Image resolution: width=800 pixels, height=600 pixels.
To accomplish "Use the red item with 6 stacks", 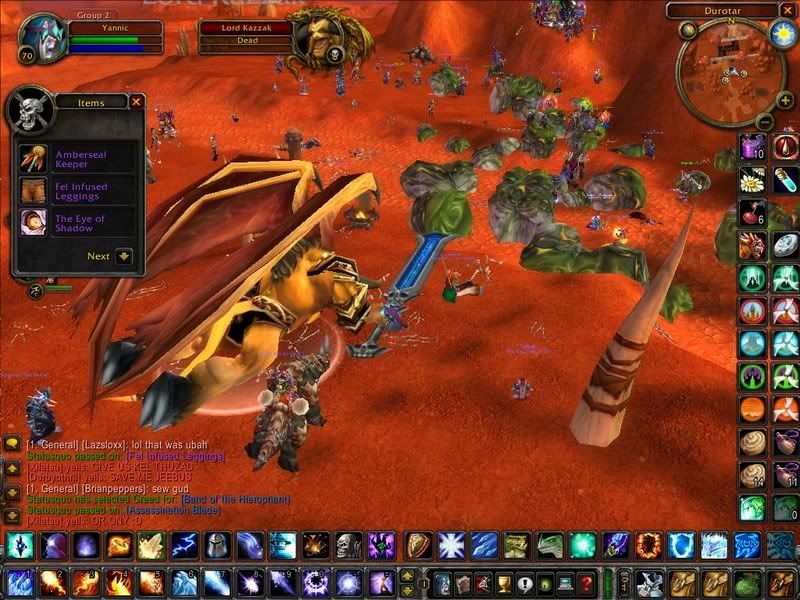I will coord(753,213).
